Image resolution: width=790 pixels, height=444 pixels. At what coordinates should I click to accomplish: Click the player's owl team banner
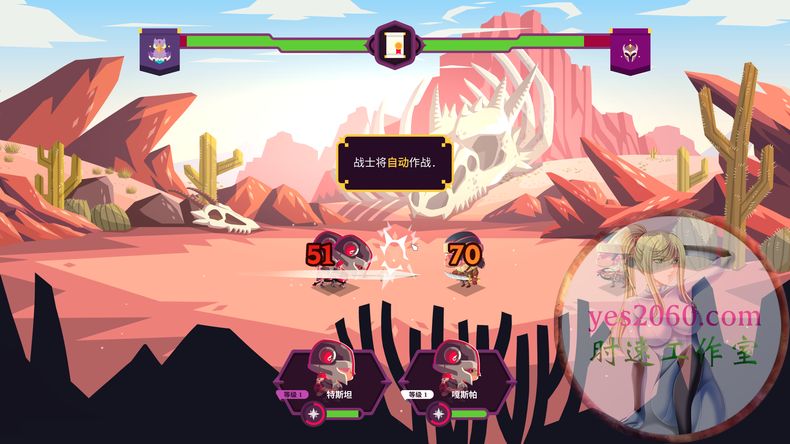(x=159, y=49)
